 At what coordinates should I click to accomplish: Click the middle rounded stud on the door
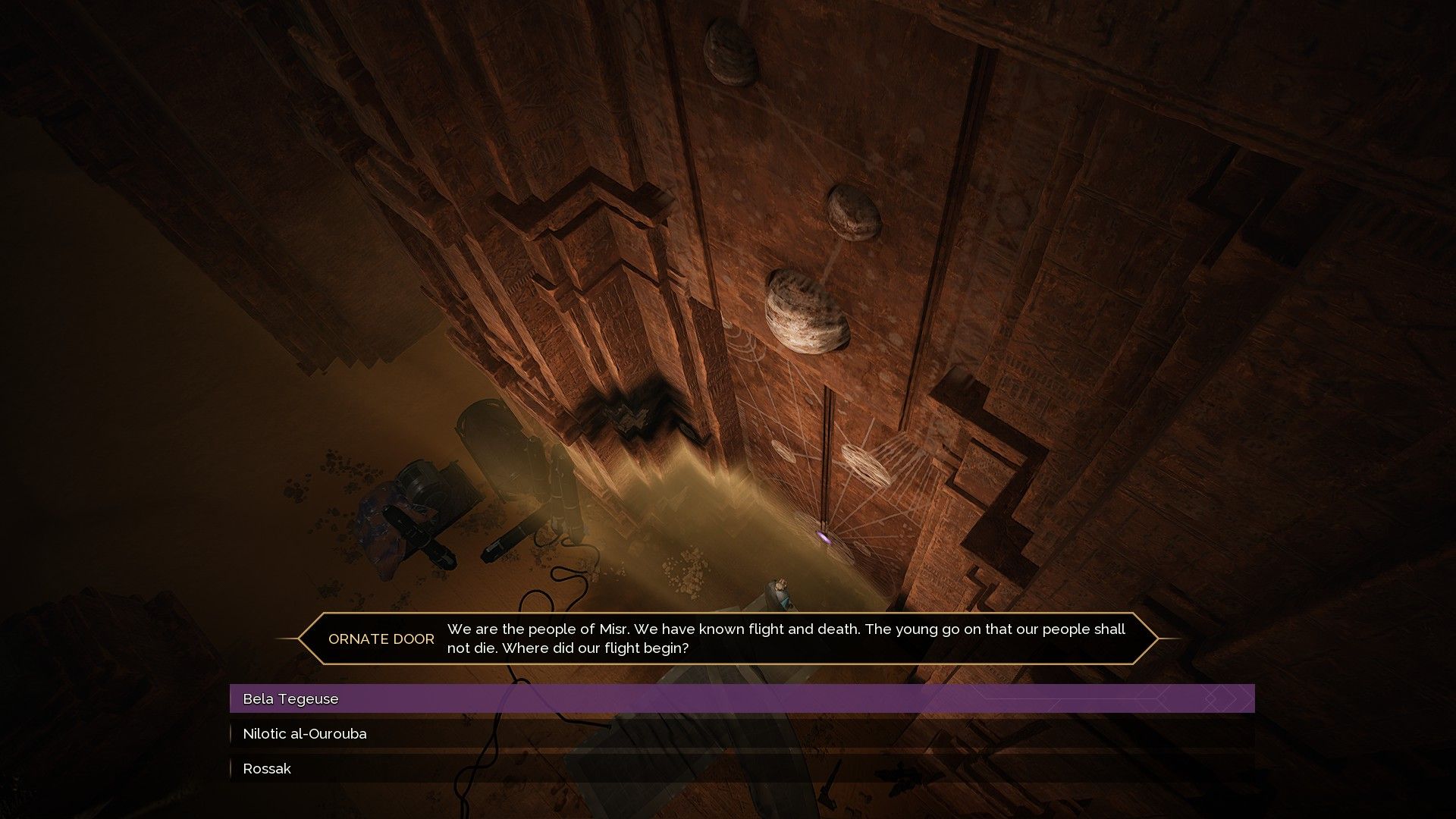pos(853,212)
